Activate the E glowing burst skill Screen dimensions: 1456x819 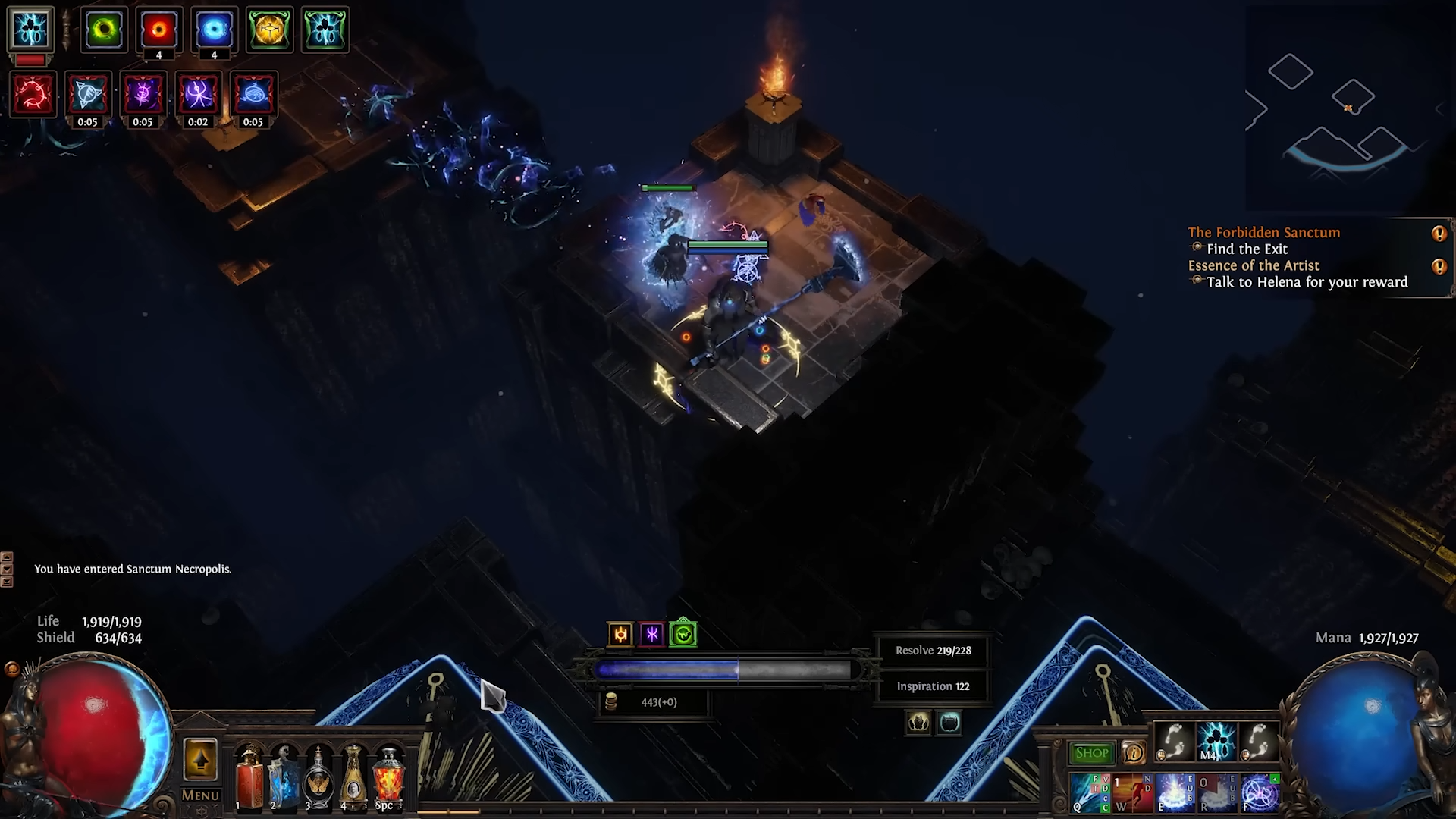[1175, 793]
